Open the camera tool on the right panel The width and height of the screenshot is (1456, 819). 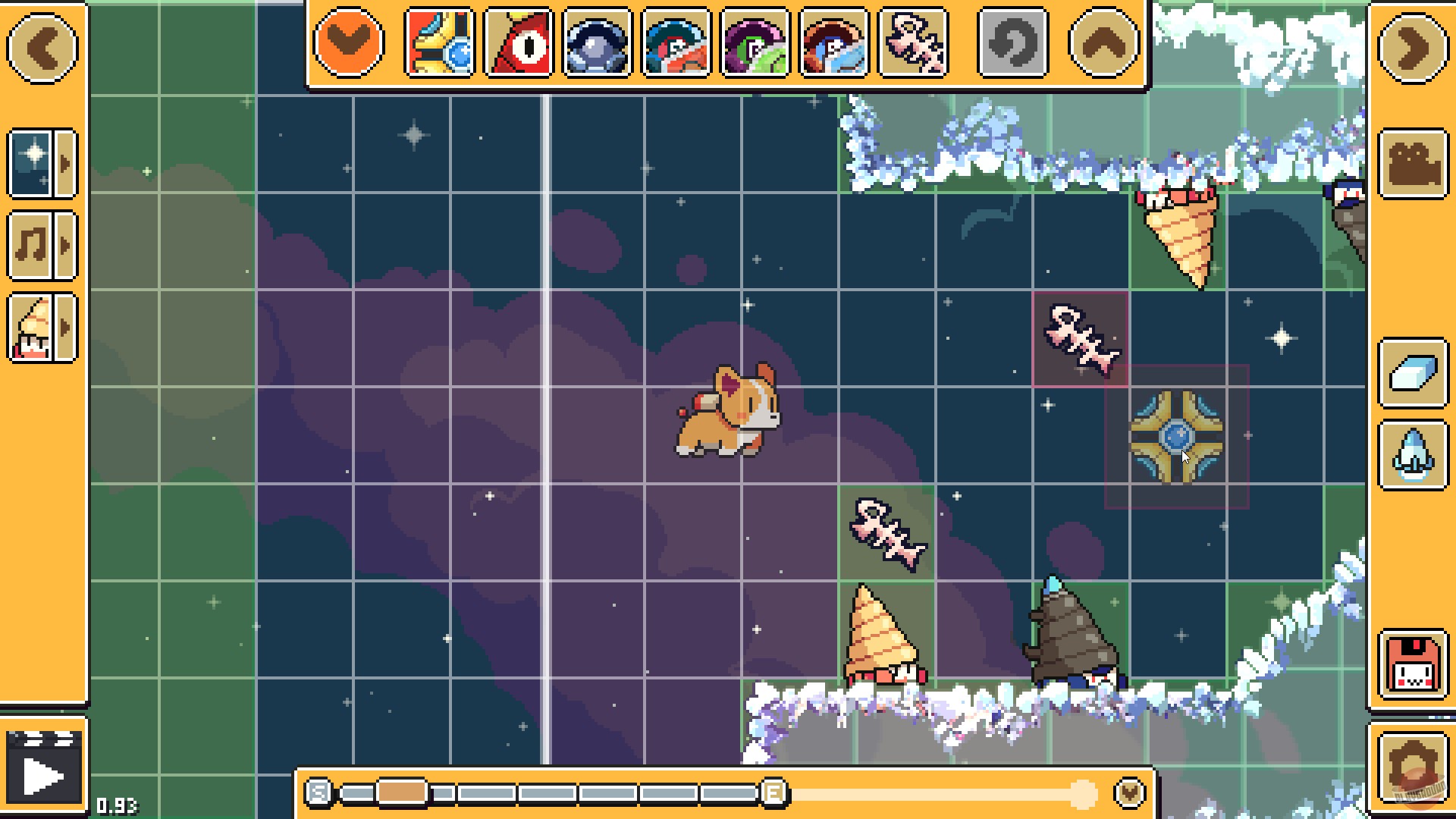tap(1412, 163)
